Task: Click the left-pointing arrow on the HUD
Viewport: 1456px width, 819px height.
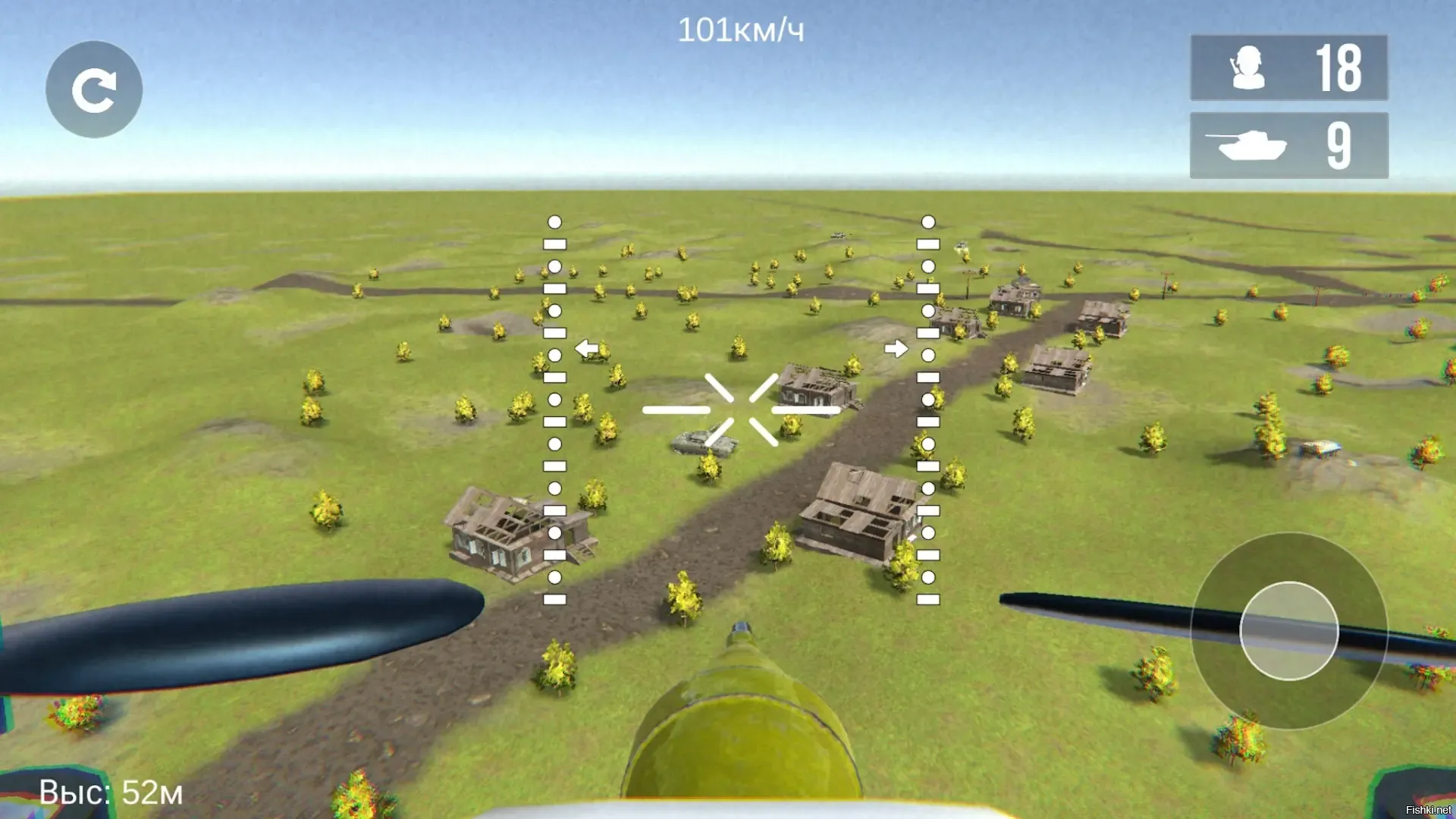Action: click(586, 349)
